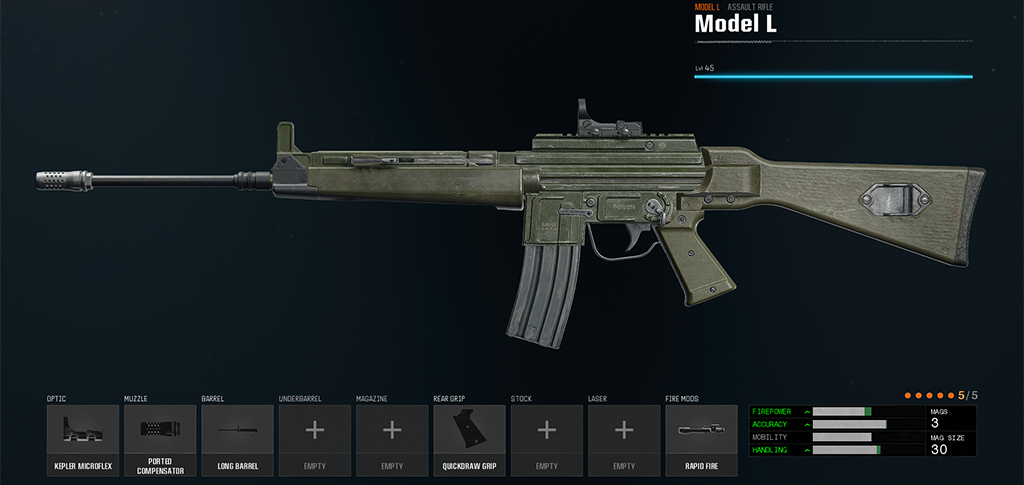Open the empty Magazine slot
This screenshot has height=485, width=1024.
[x=392, y=440]
